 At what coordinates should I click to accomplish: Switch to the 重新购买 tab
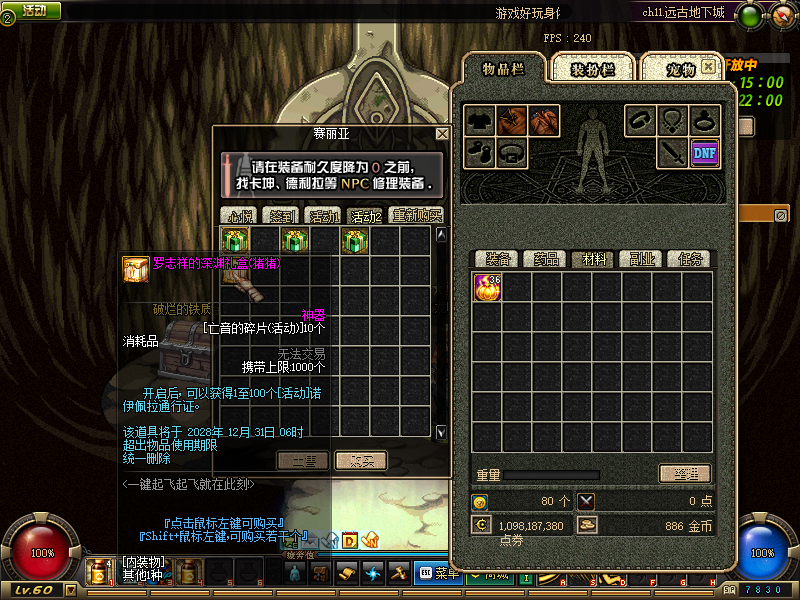(417, 215)
